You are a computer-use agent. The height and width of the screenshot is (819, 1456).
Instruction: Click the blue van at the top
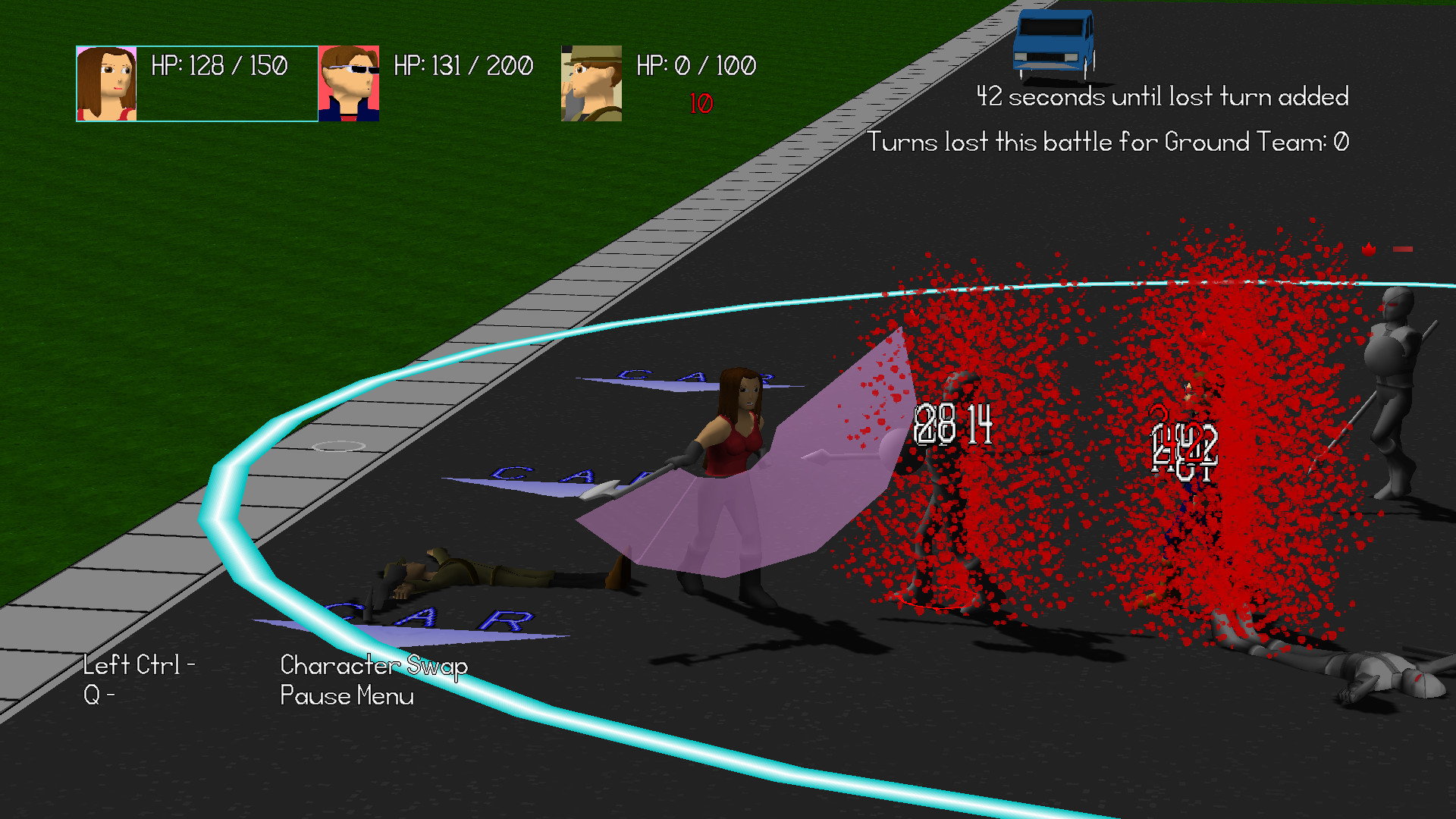tap(1056, 42)
